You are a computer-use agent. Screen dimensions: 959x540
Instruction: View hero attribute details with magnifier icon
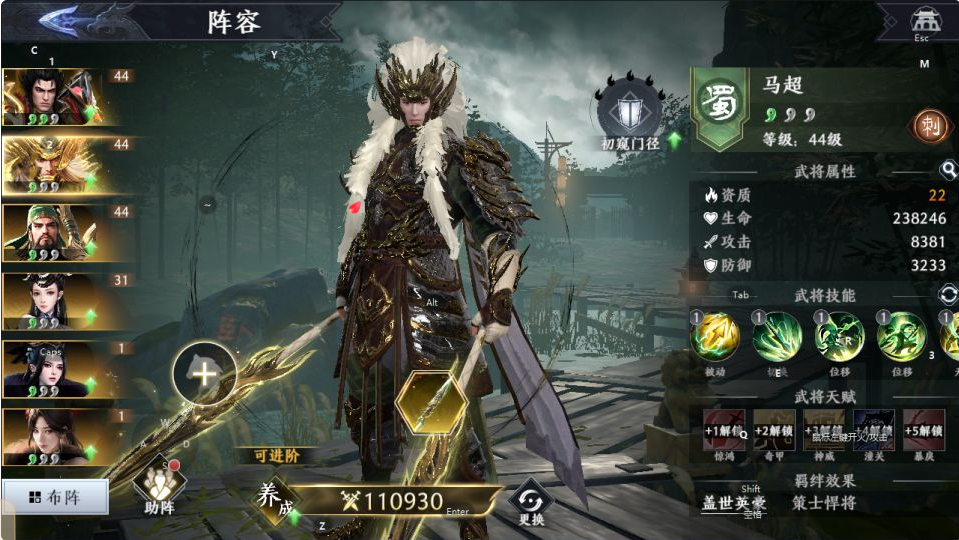point(947,170)
